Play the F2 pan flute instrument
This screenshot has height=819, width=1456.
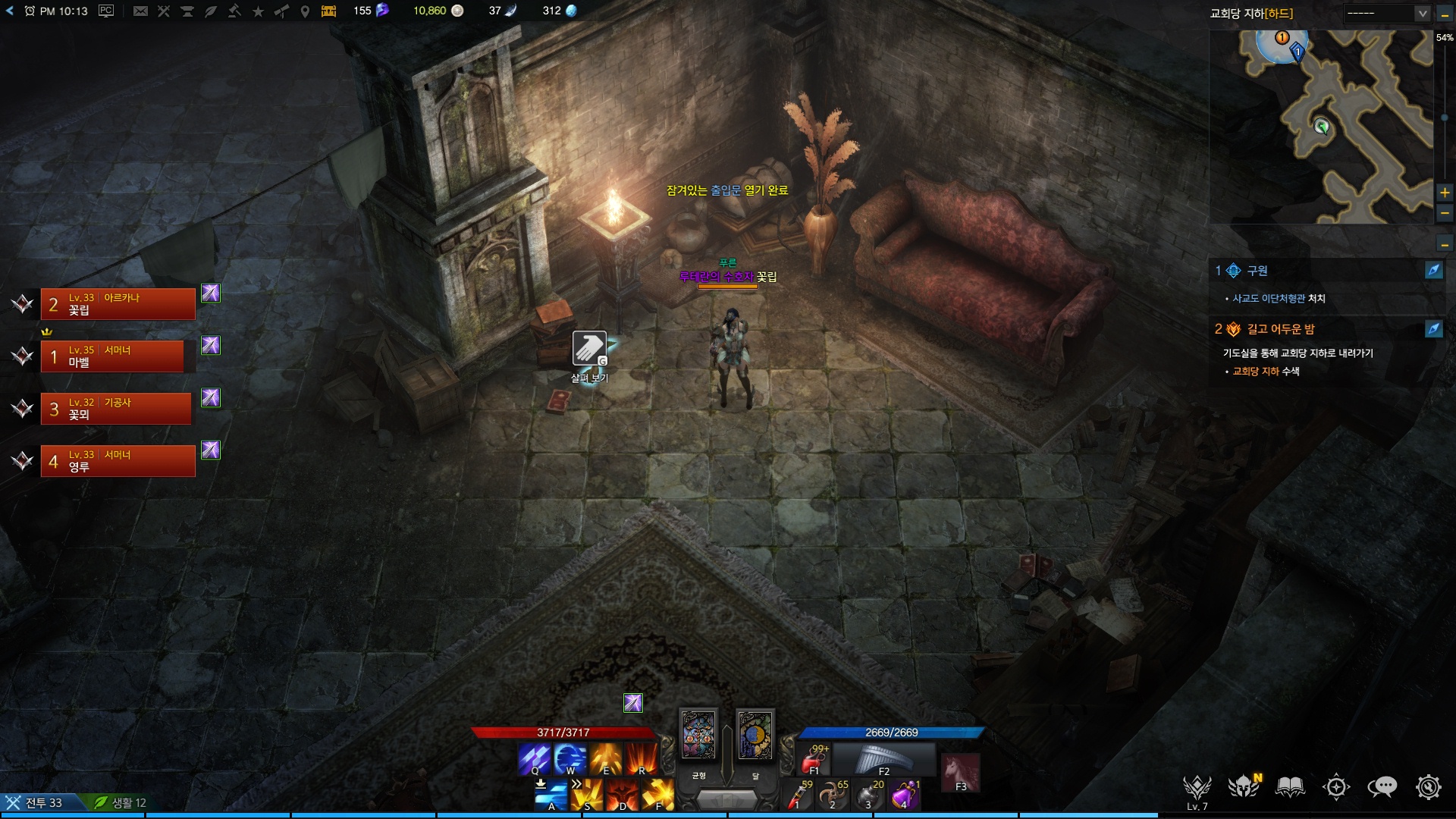tap(883, 759)
